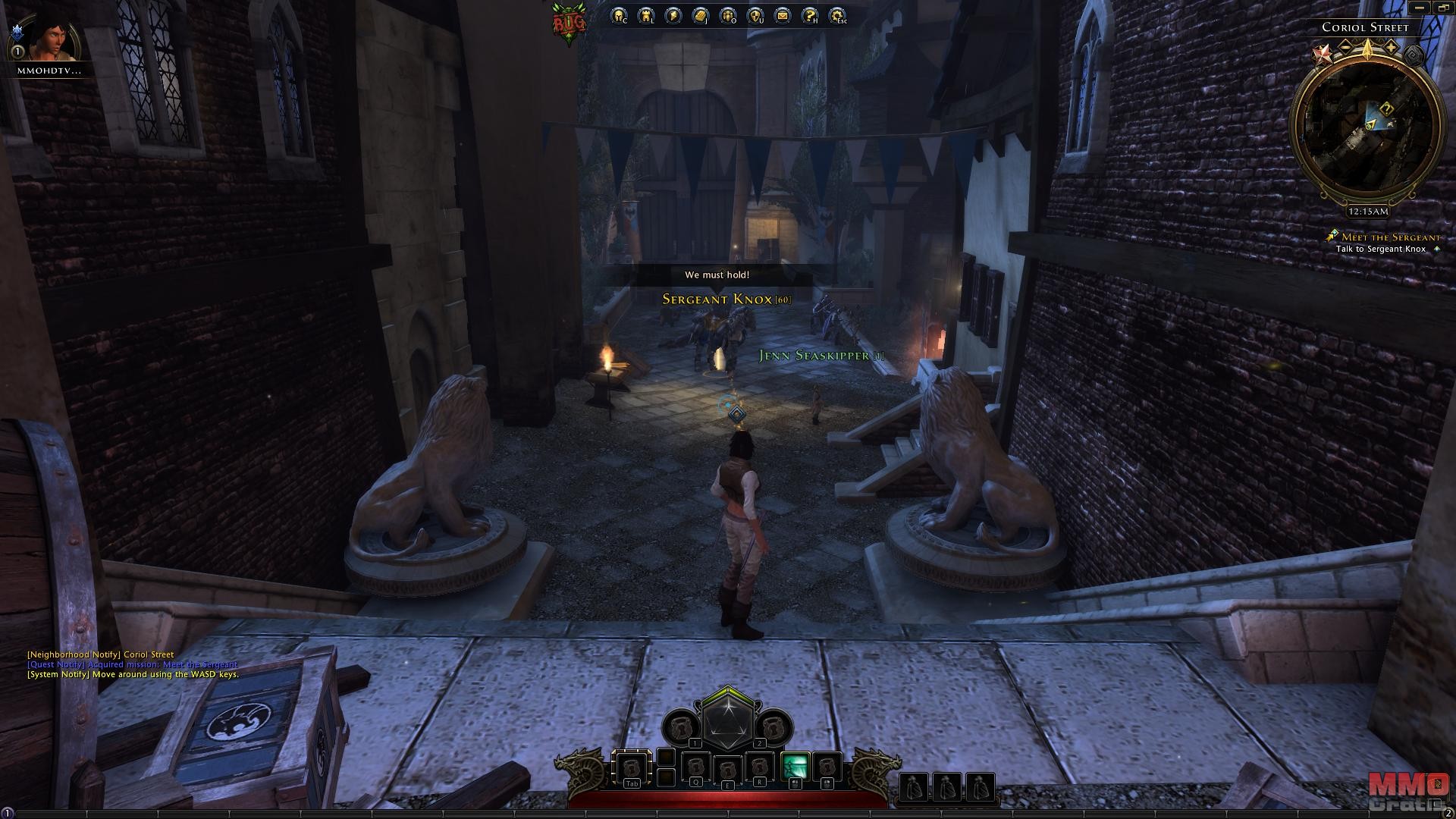Click the castle tower menu icon
Image resolution: width=1456 pixels, height=819 pixels.
(x=646, y=16)
